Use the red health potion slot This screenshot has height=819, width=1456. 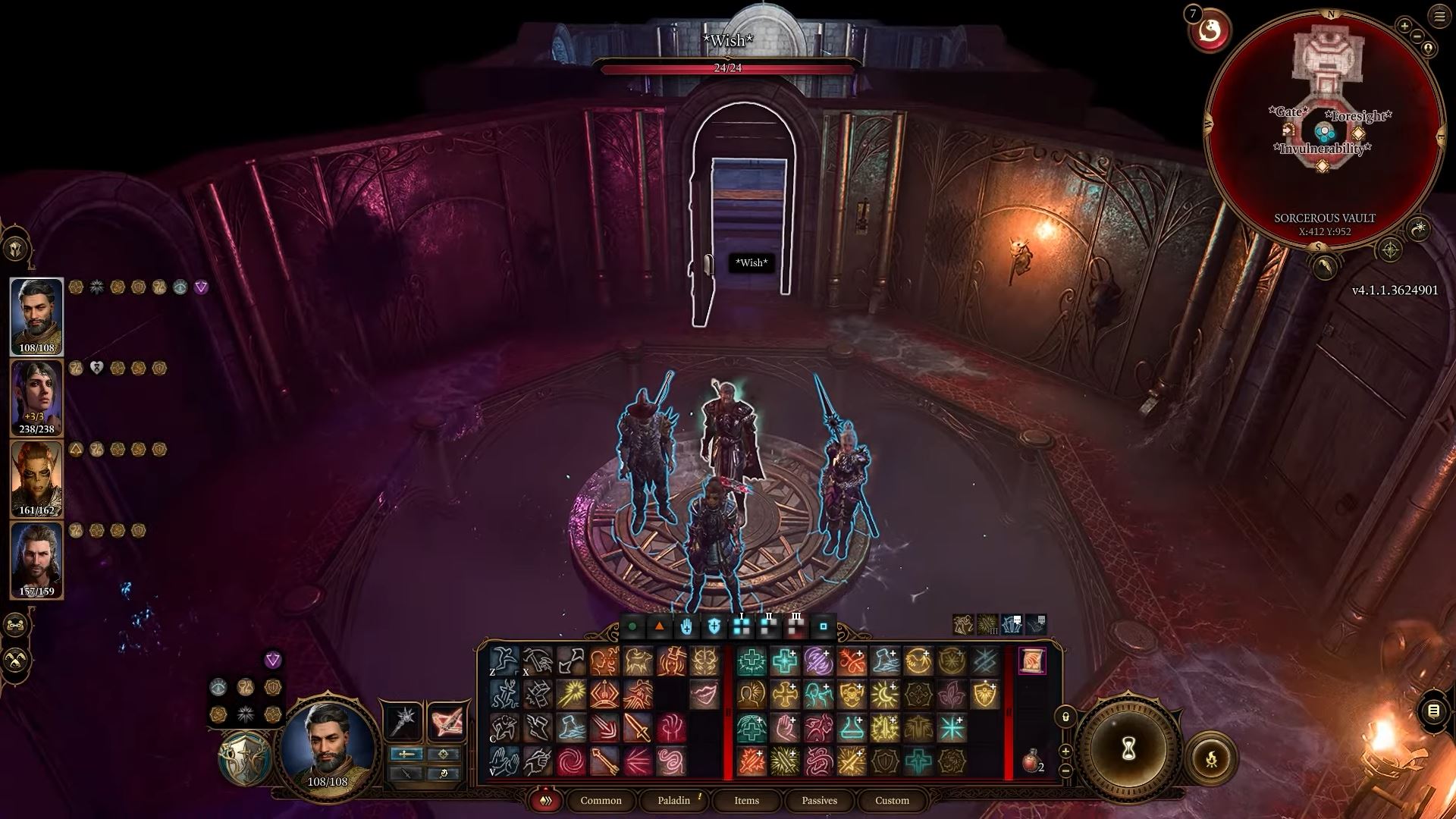tap(1031, 761)
